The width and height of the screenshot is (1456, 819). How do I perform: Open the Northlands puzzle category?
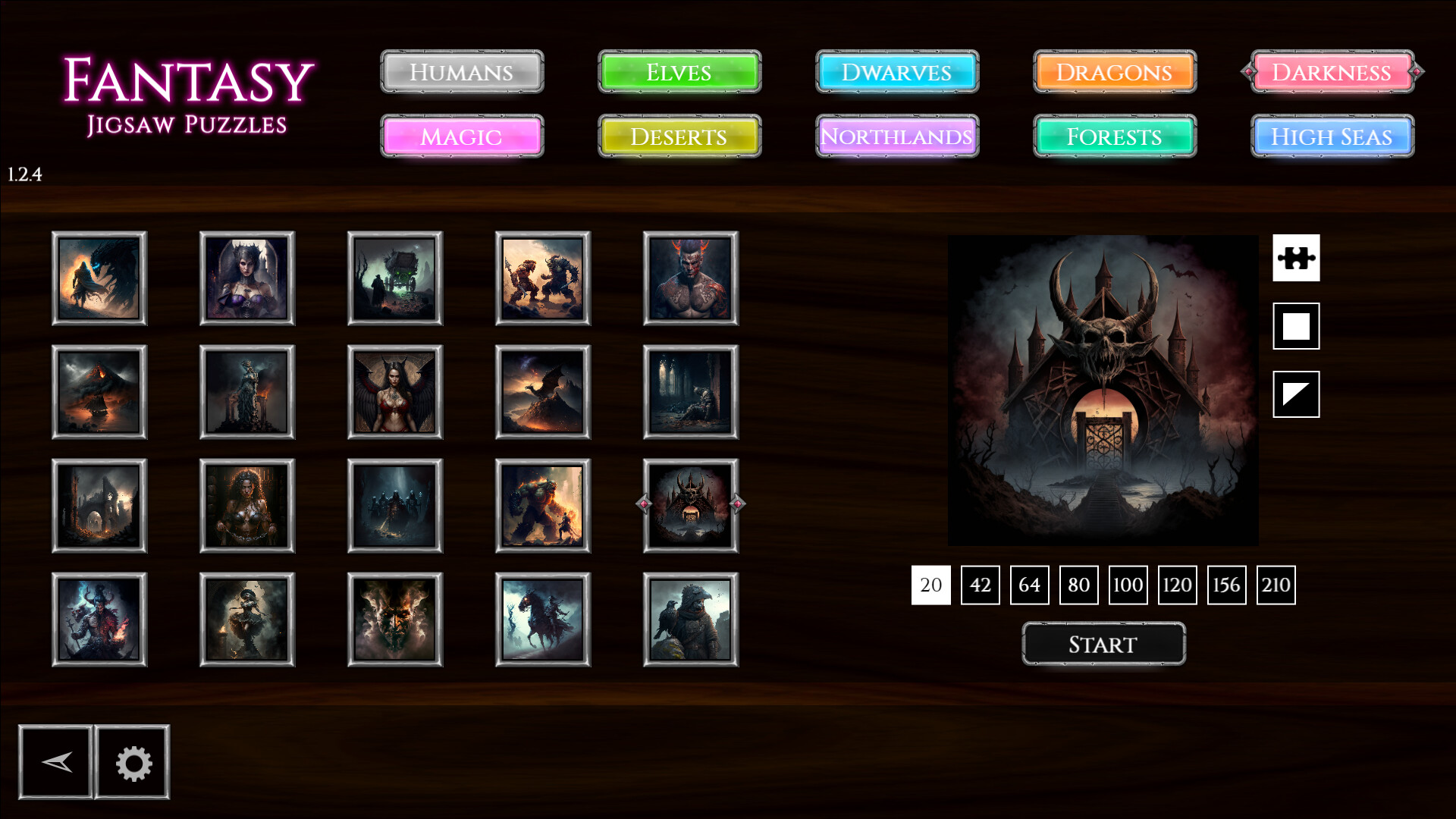897,137
